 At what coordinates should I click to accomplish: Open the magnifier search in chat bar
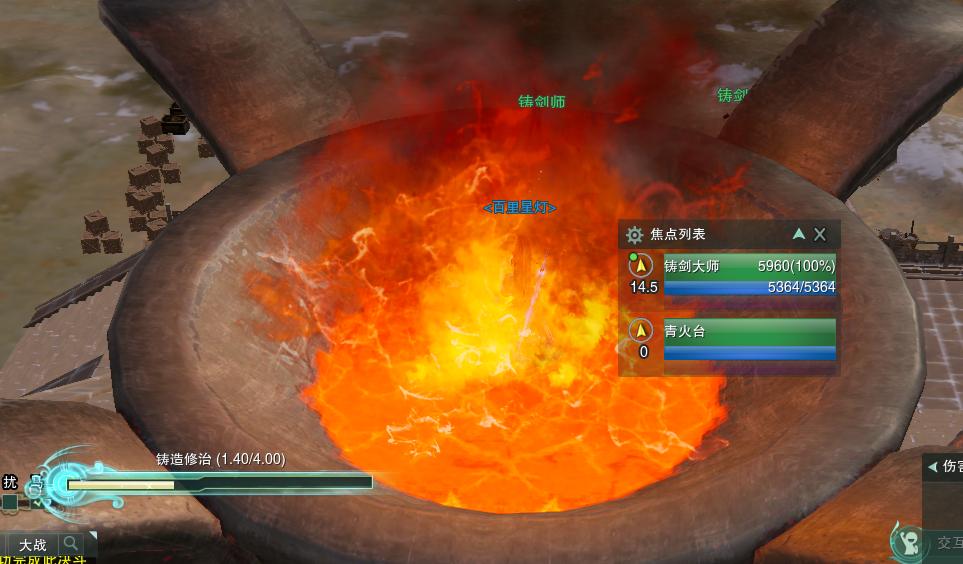click(72, 544)
